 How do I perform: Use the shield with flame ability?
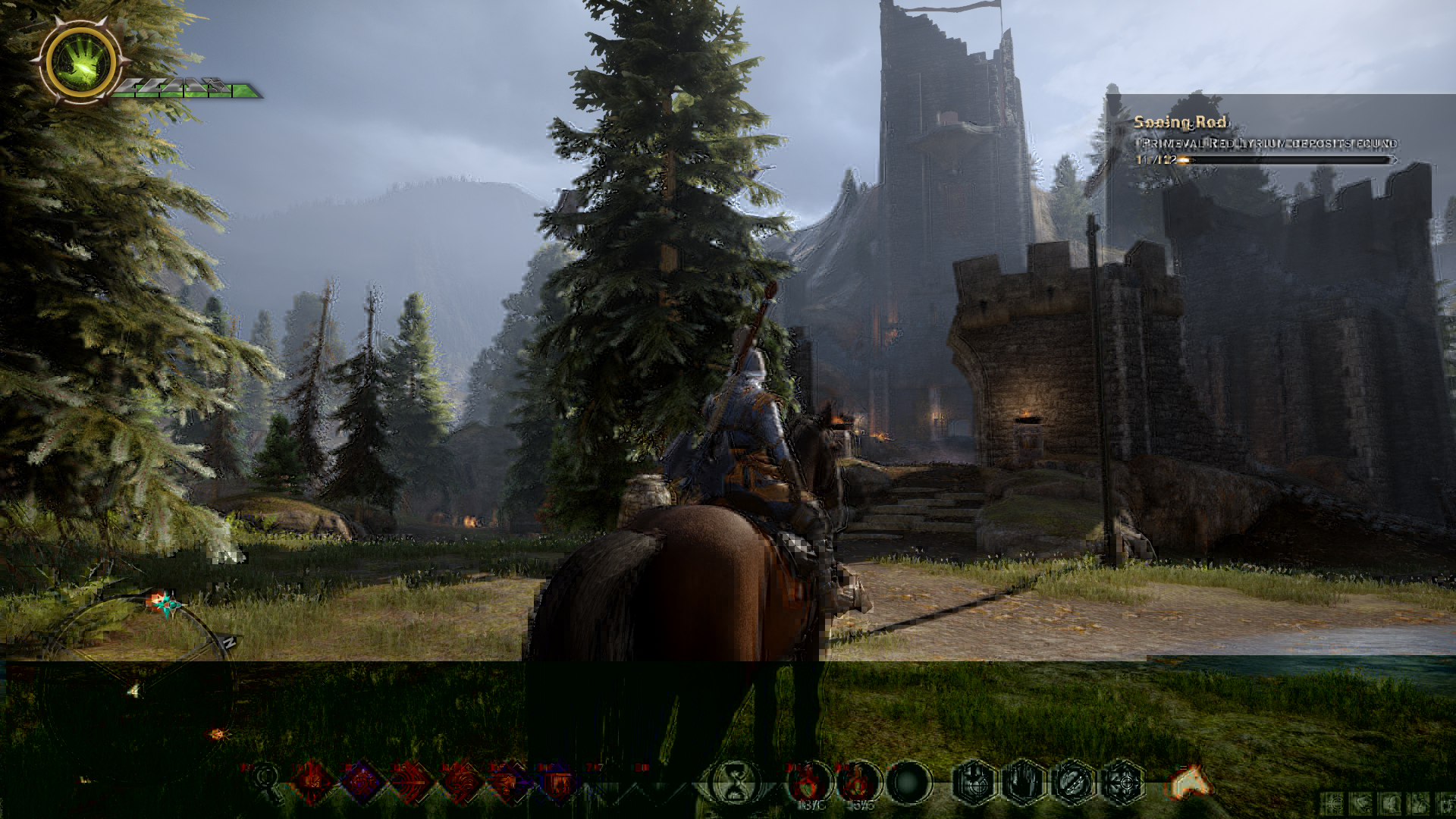559,781
